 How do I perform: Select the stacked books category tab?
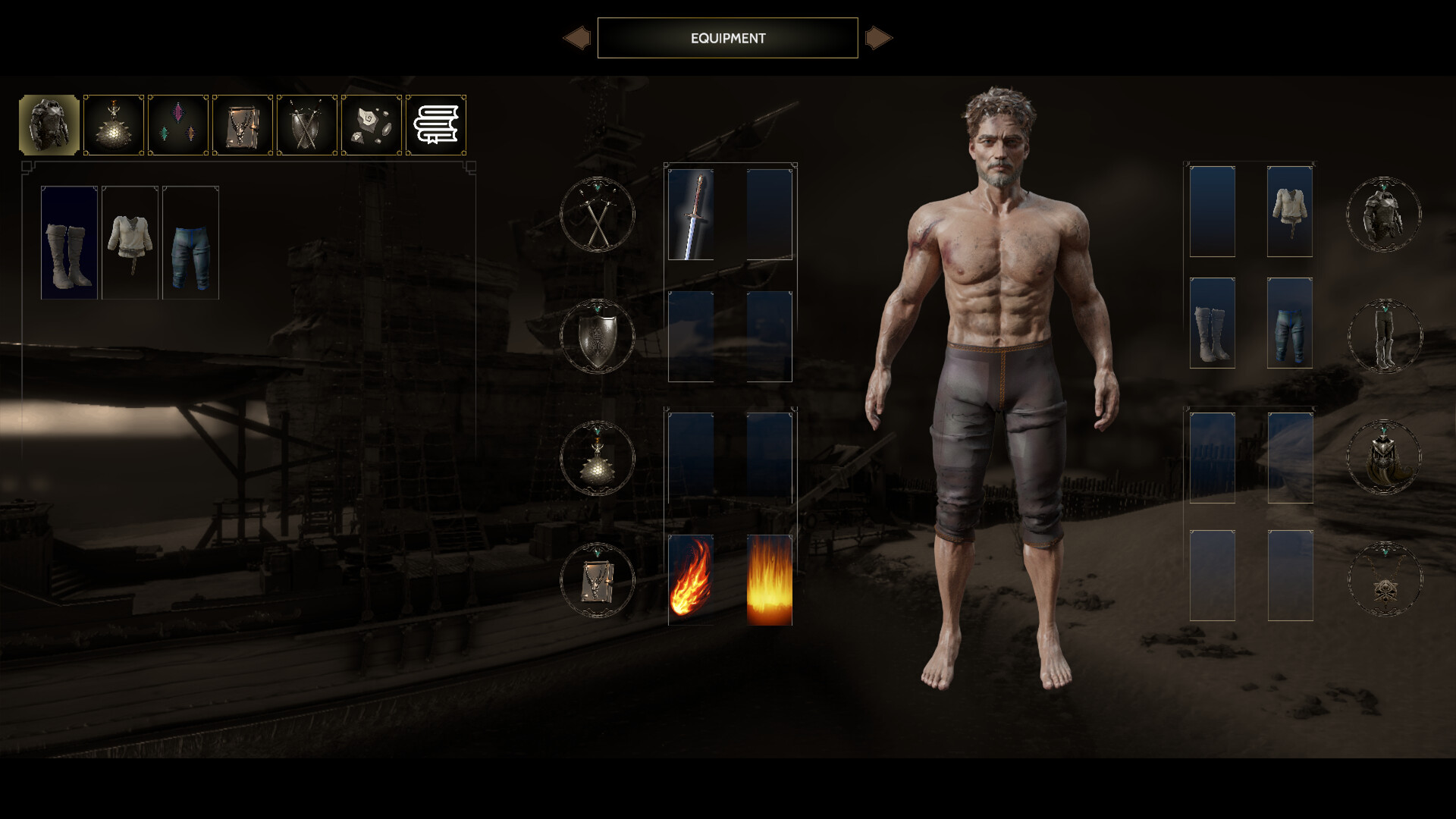(x=436, y=125)
